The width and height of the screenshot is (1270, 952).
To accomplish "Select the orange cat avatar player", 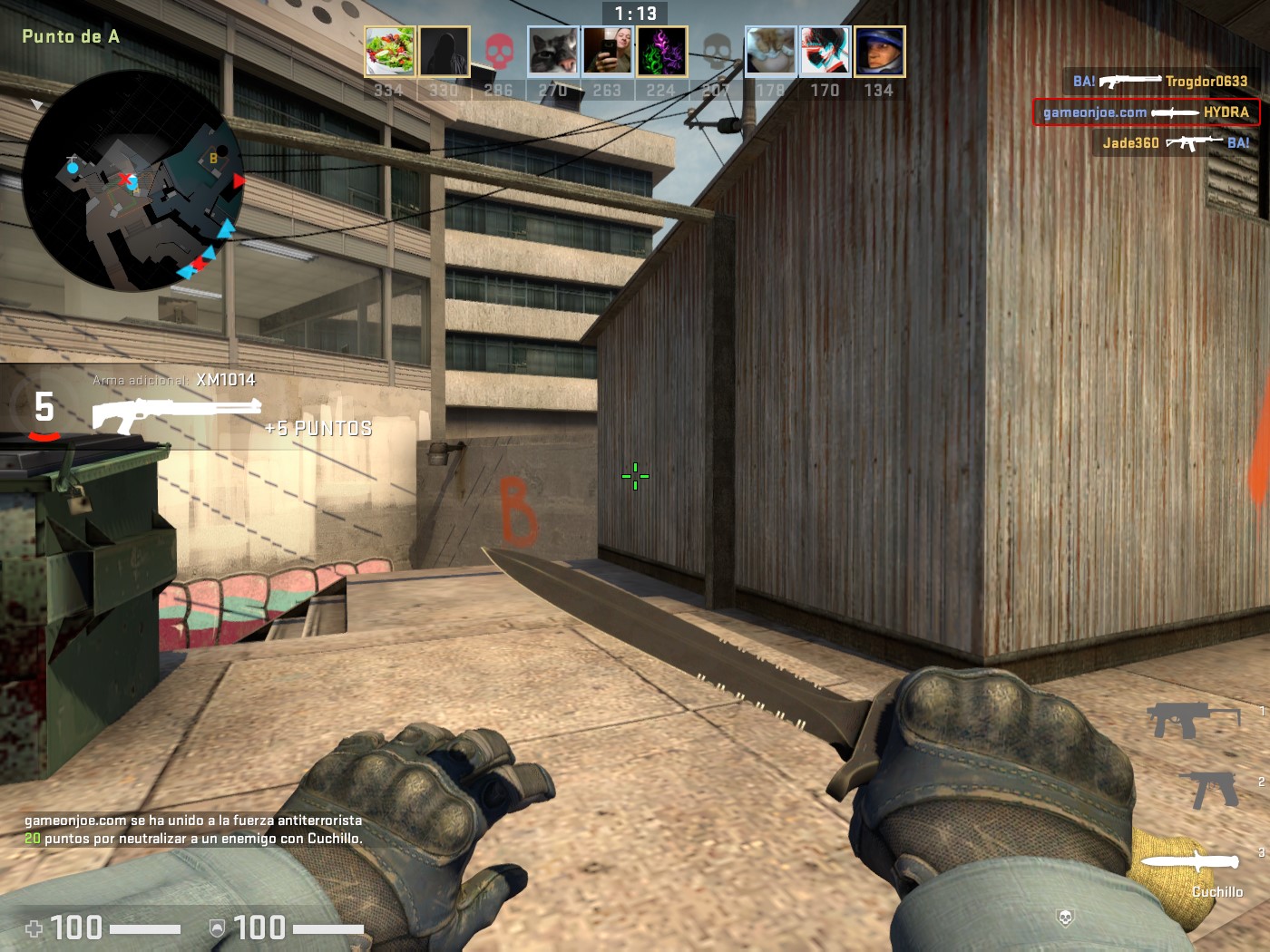I will [770, 51].
